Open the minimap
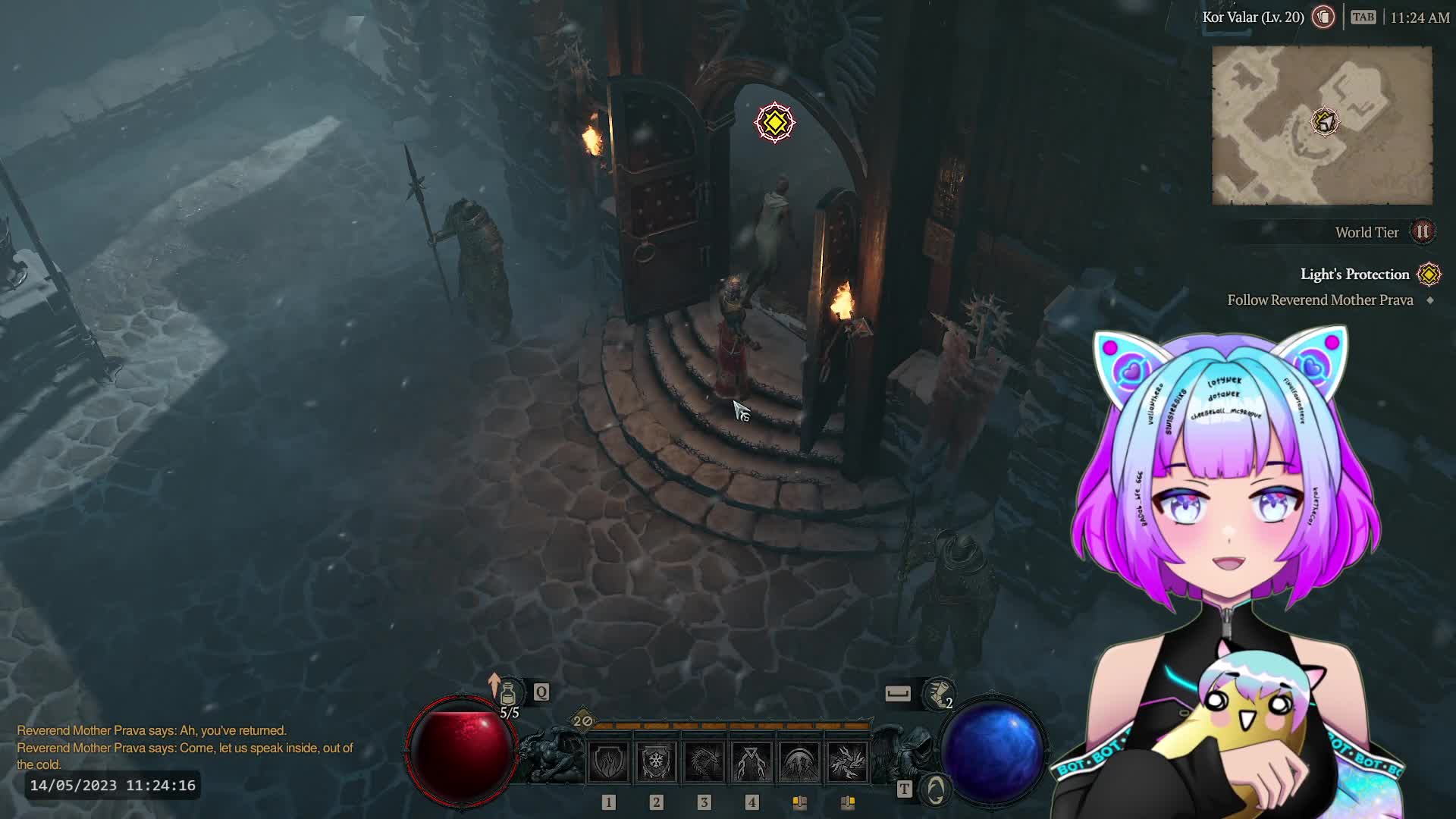Screen dimensions: 1456x819 click(1322, 125)
